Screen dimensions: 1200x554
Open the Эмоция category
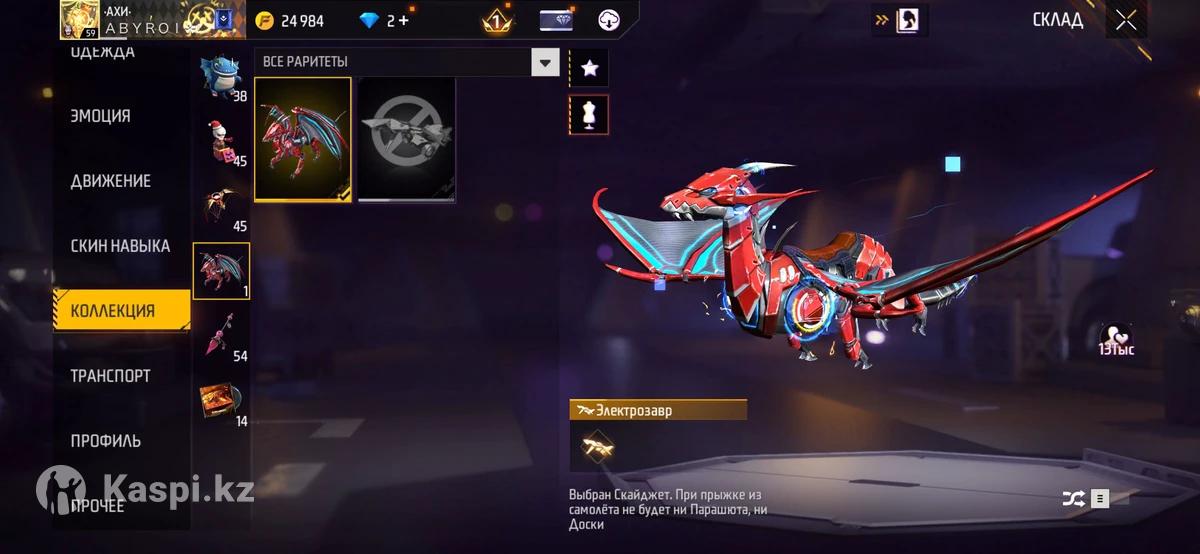pyautogui.click(x=101, y=116)
